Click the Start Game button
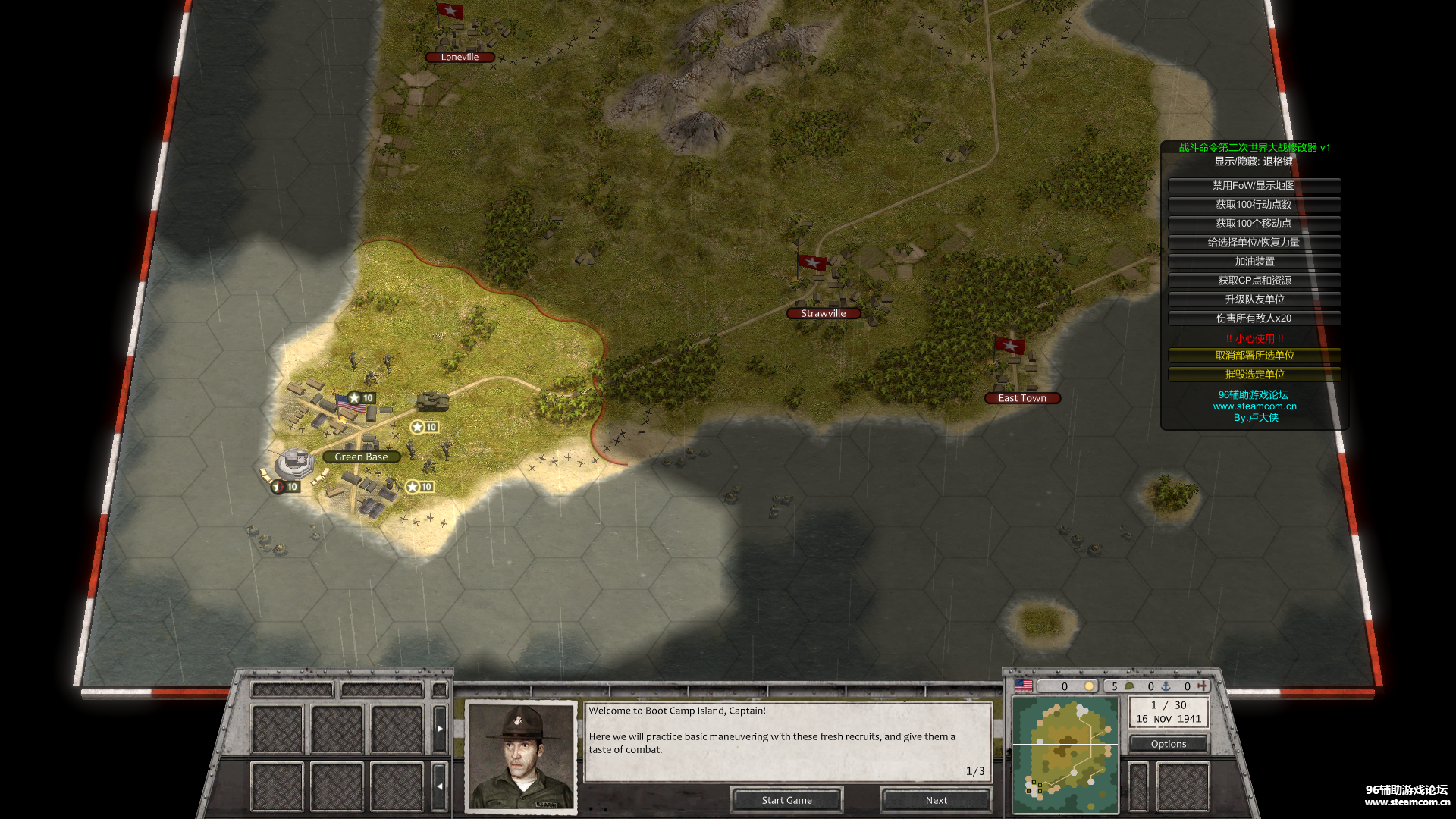 point(786,800)
